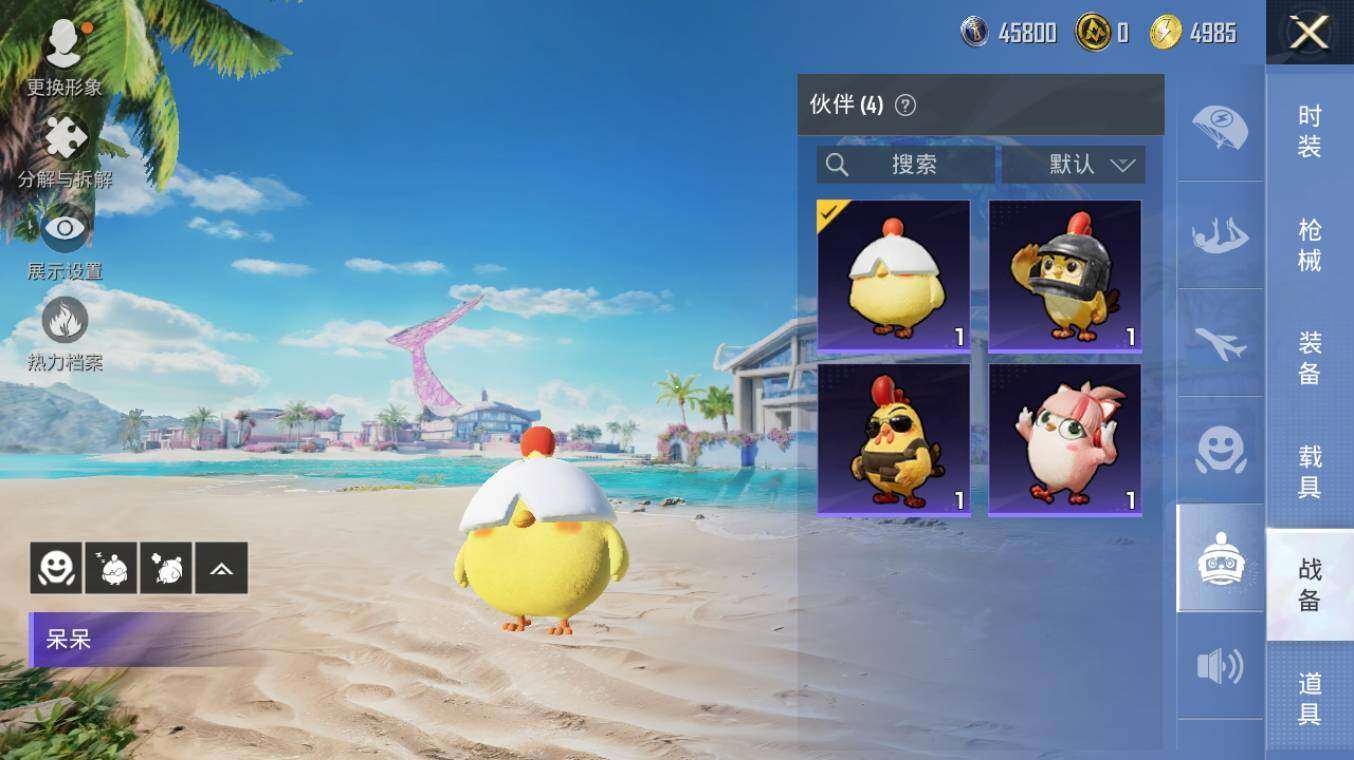Screen dimensions: 1354x760
Task: Select the helmet-wearing saluting chick companion
Action: 1064,275
